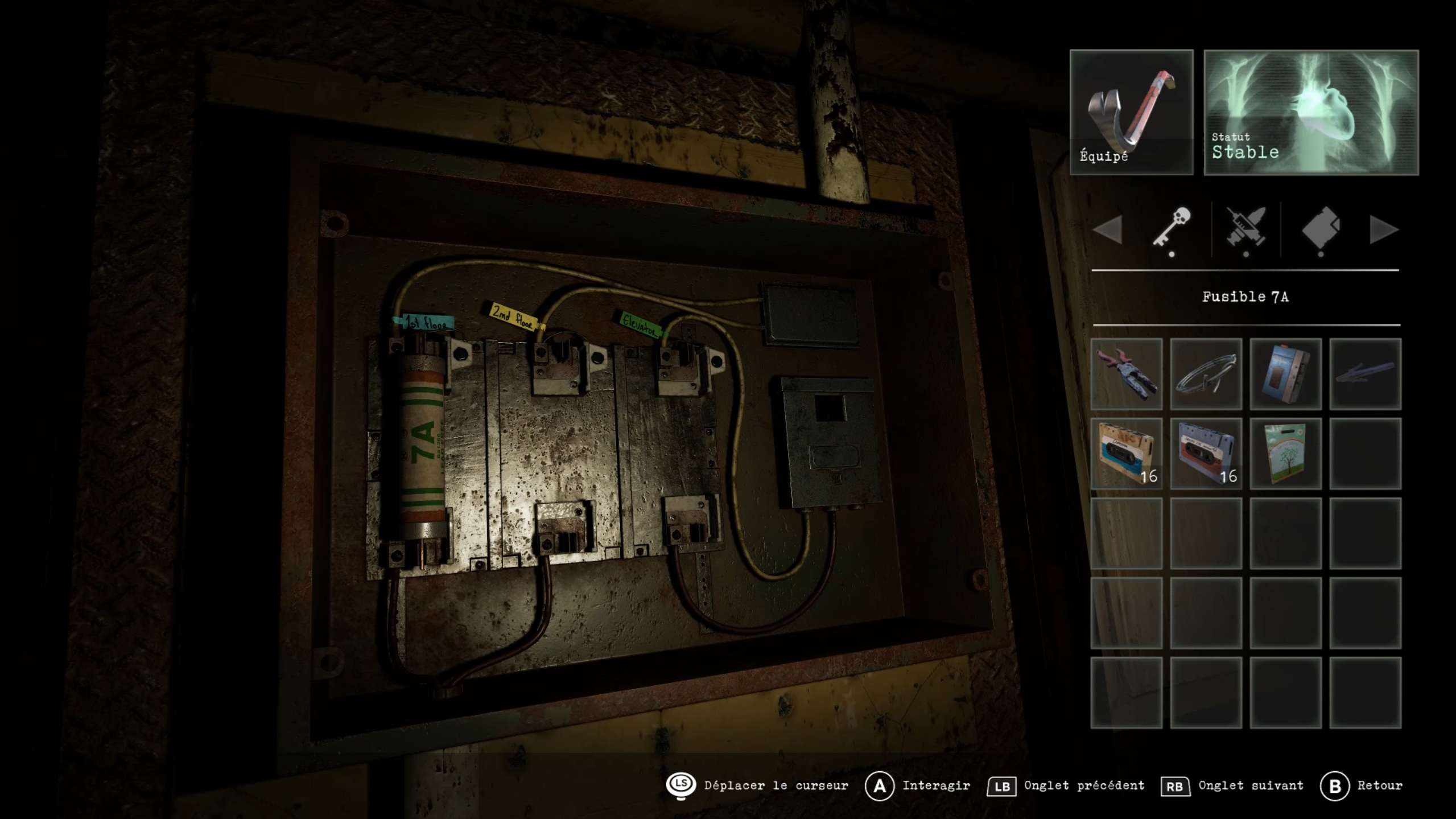The height and width of the screenshot is (819, 1456).
Task: Select the blue cassette tape with red label
Action: (x=1206, y=454)
